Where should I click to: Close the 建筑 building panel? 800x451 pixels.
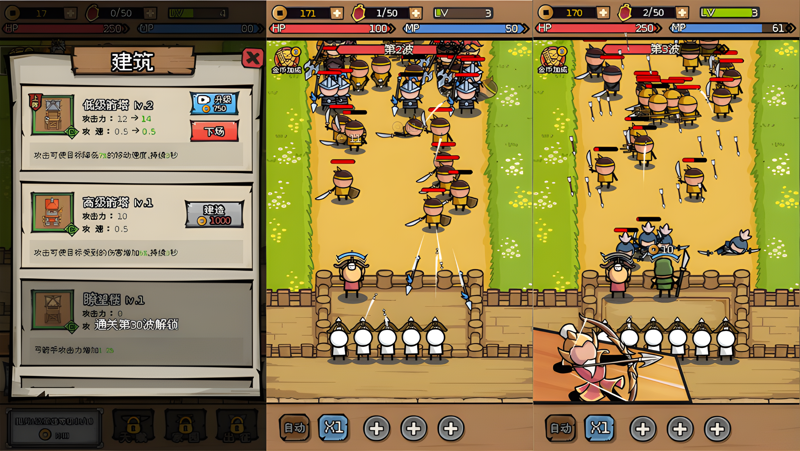tap(252, 58)
